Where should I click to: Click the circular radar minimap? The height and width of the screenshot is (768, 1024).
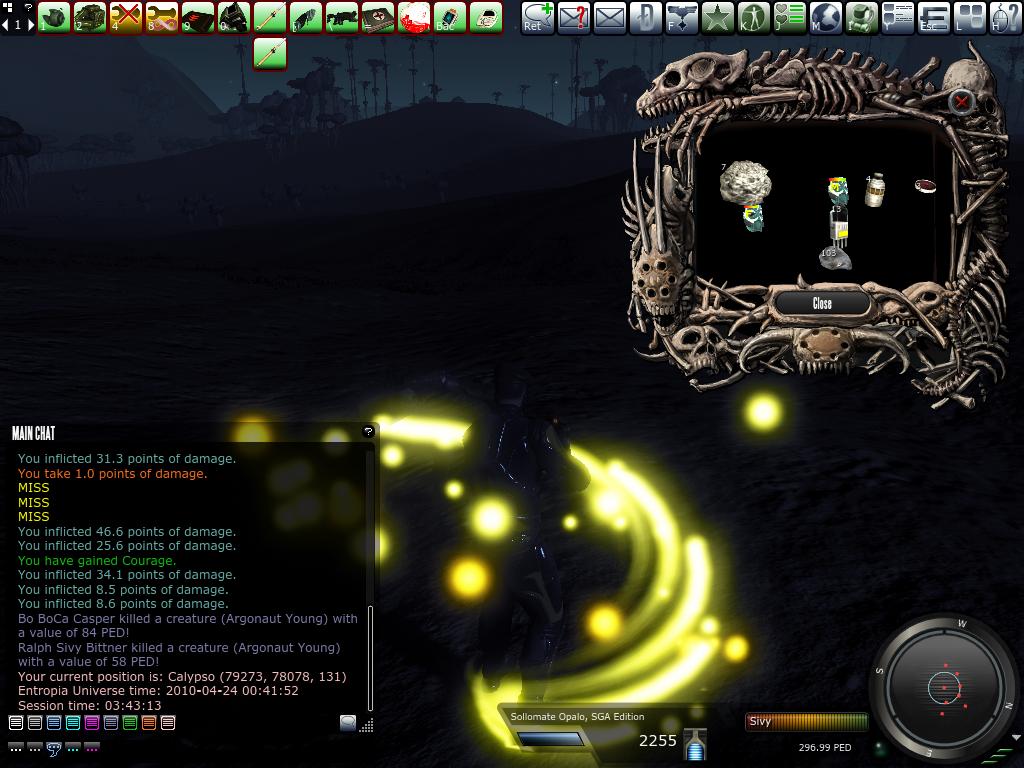(944, 687)
